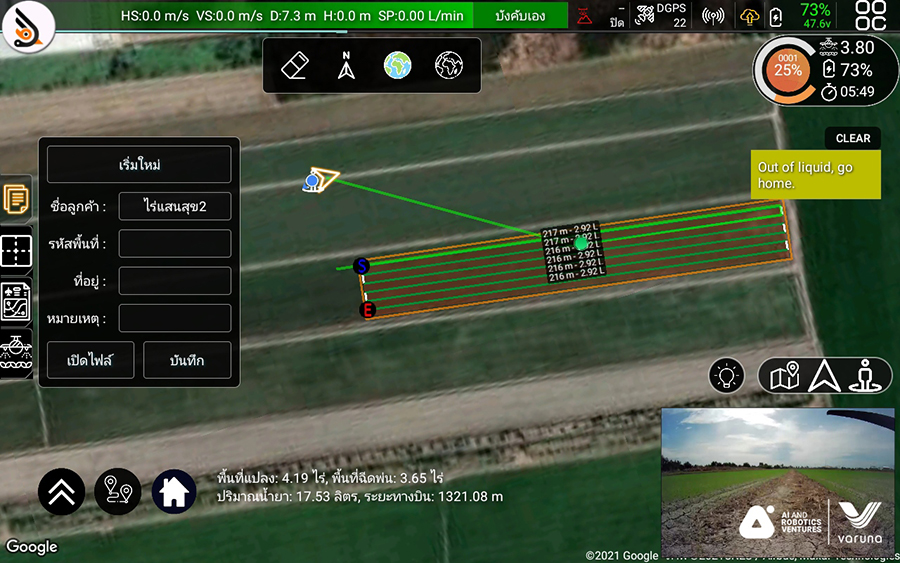Click the north compass arrow tool
Image resolution: width=900 pixels, height=563 pixels.
tap(346, 66)
